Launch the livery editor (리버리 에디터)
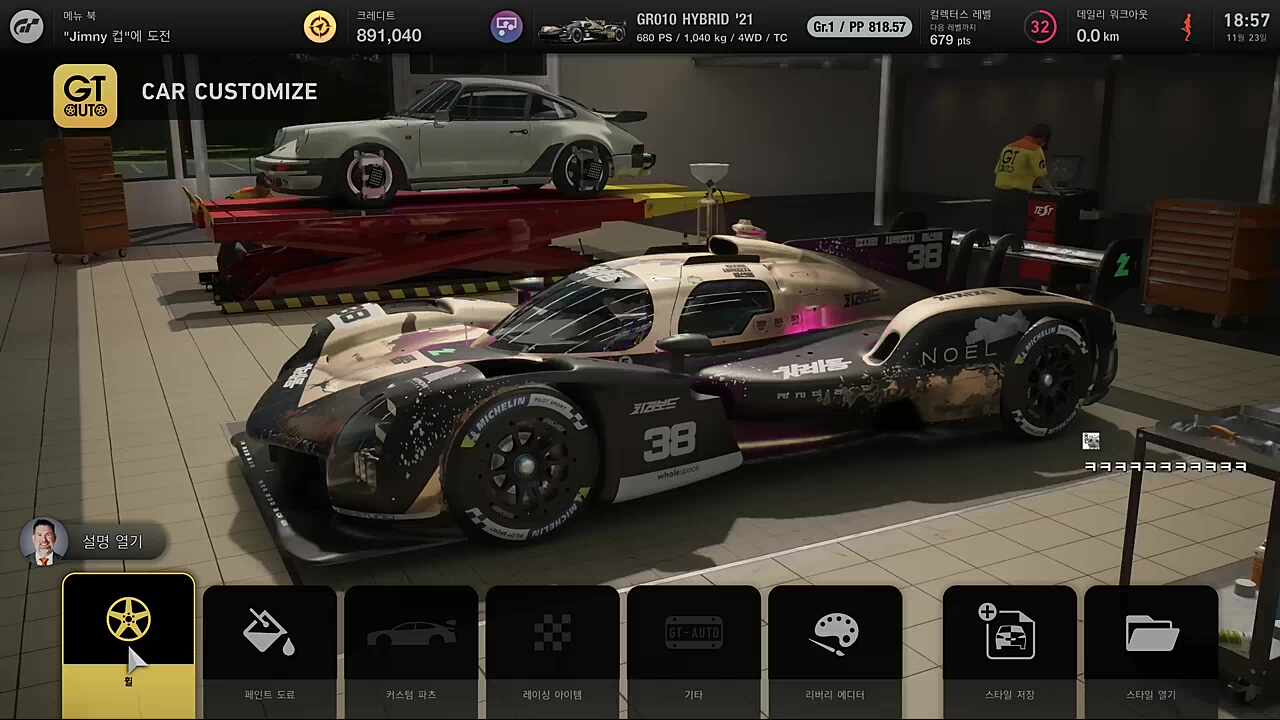The height and width of the screenshot is (720, 1280). pyautogui.click(x=835, y=645)
